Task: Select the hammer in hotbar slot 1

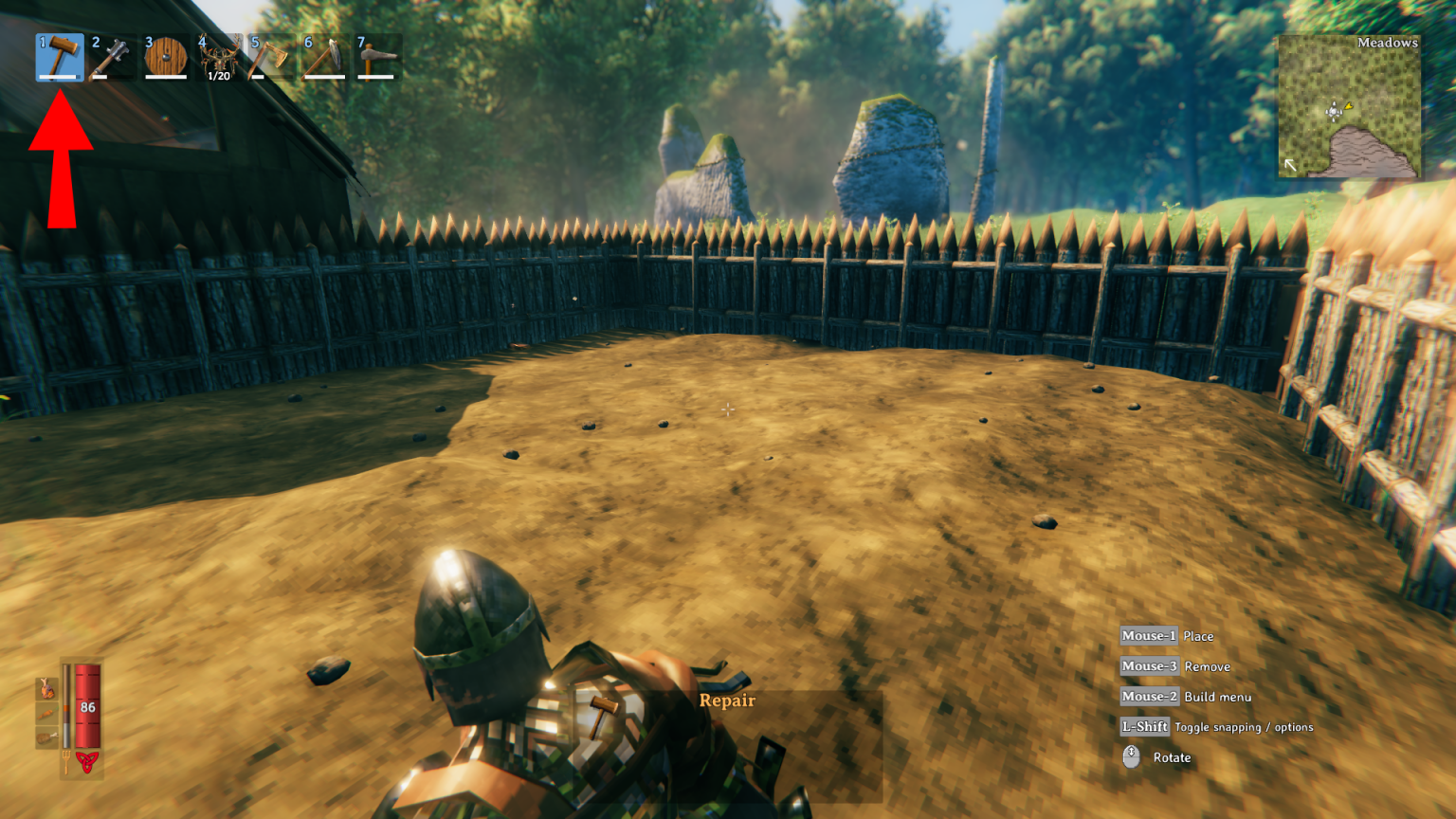Action: [x=59, y=57]
